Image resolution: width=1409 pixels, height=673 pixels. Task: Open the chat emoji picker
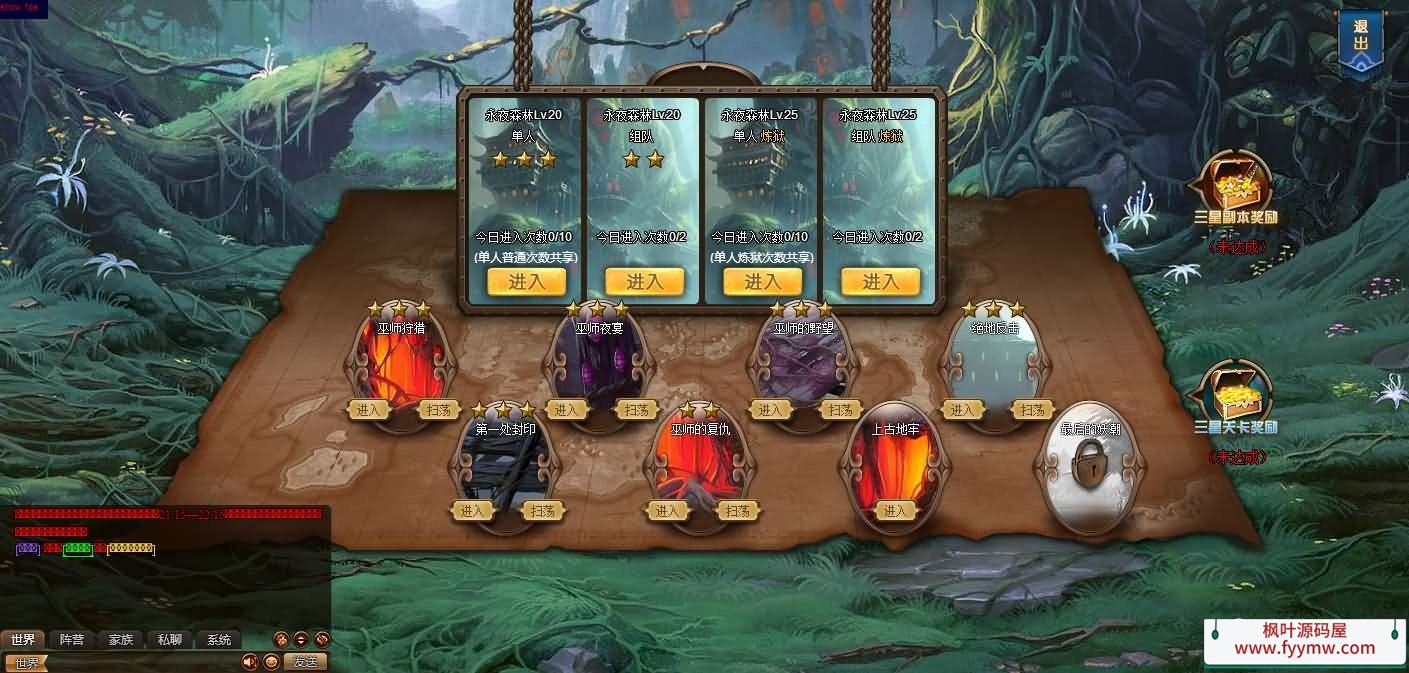(271, 662)
